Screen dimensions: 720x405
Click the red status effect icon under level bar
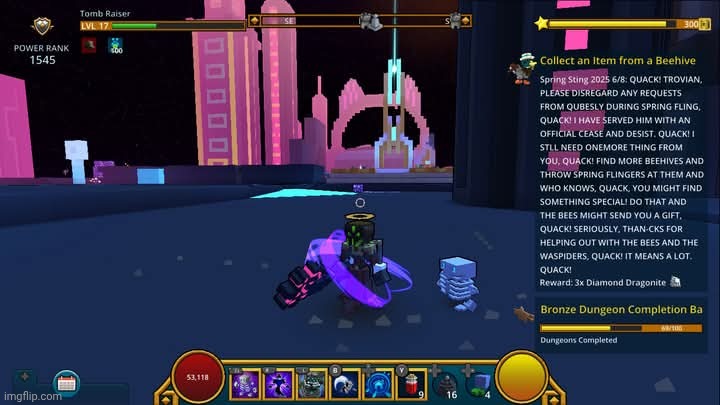pos(89,45)
